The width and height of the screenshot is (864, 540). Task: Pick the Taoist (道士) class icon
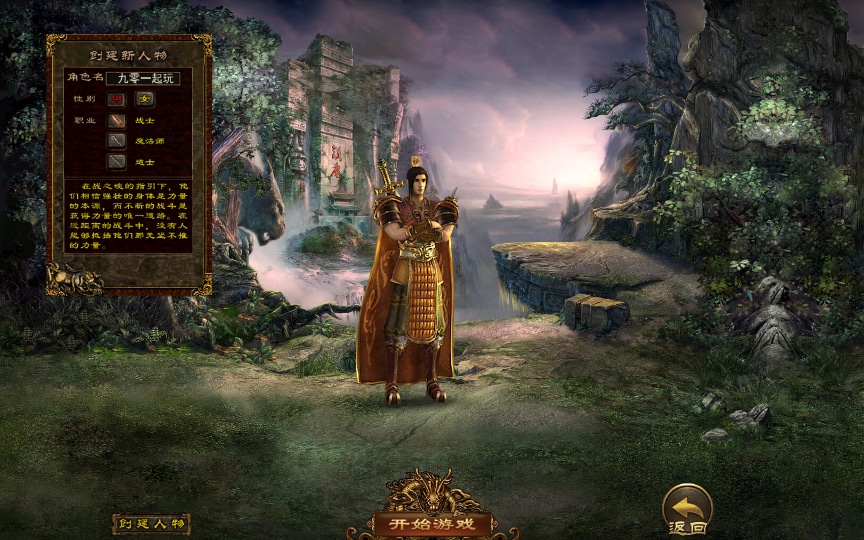pyautogui.click(x=118, y=161)
